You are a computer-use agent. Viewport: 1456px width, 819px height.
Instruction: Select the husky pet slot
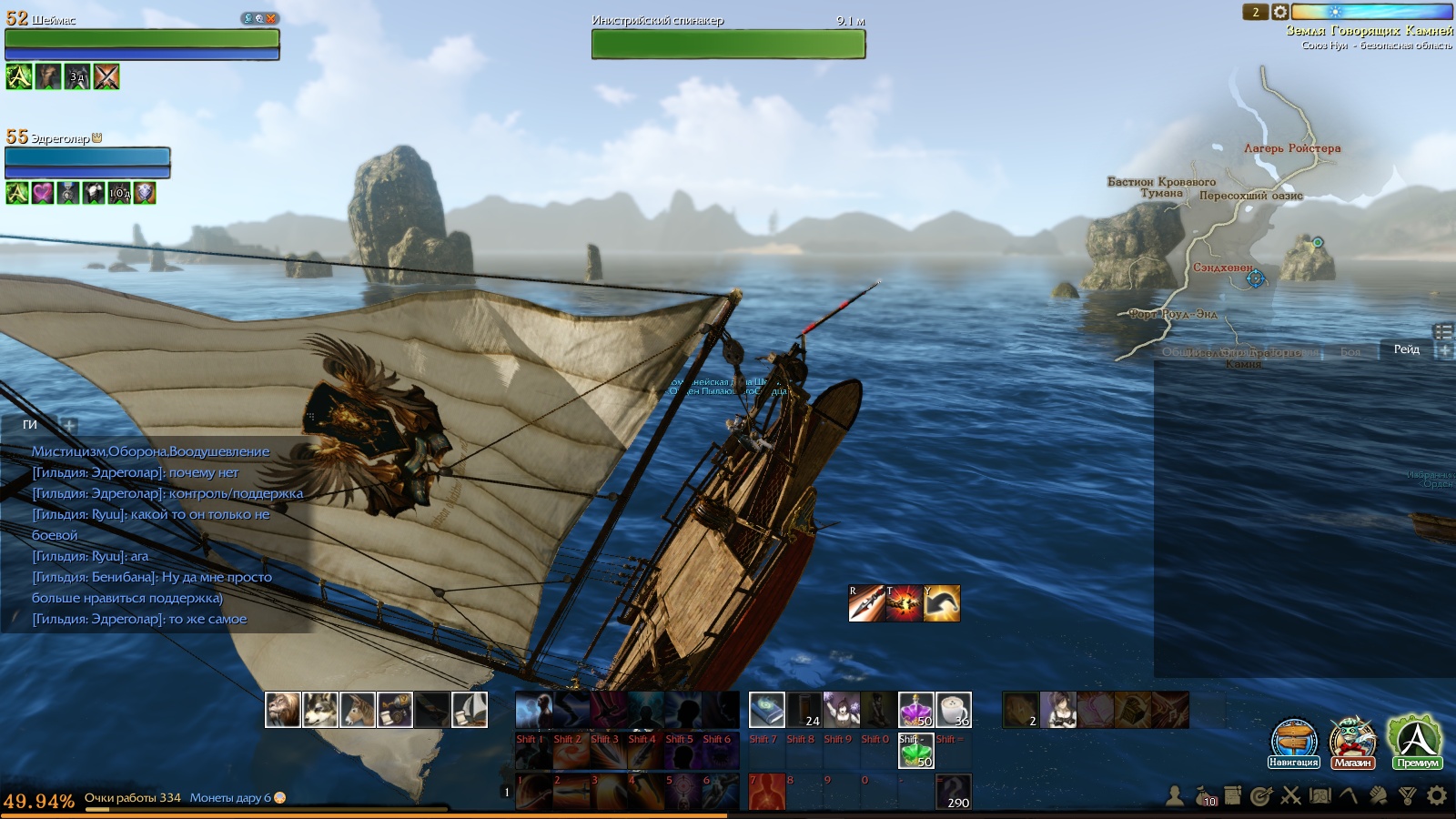point(319,710)
